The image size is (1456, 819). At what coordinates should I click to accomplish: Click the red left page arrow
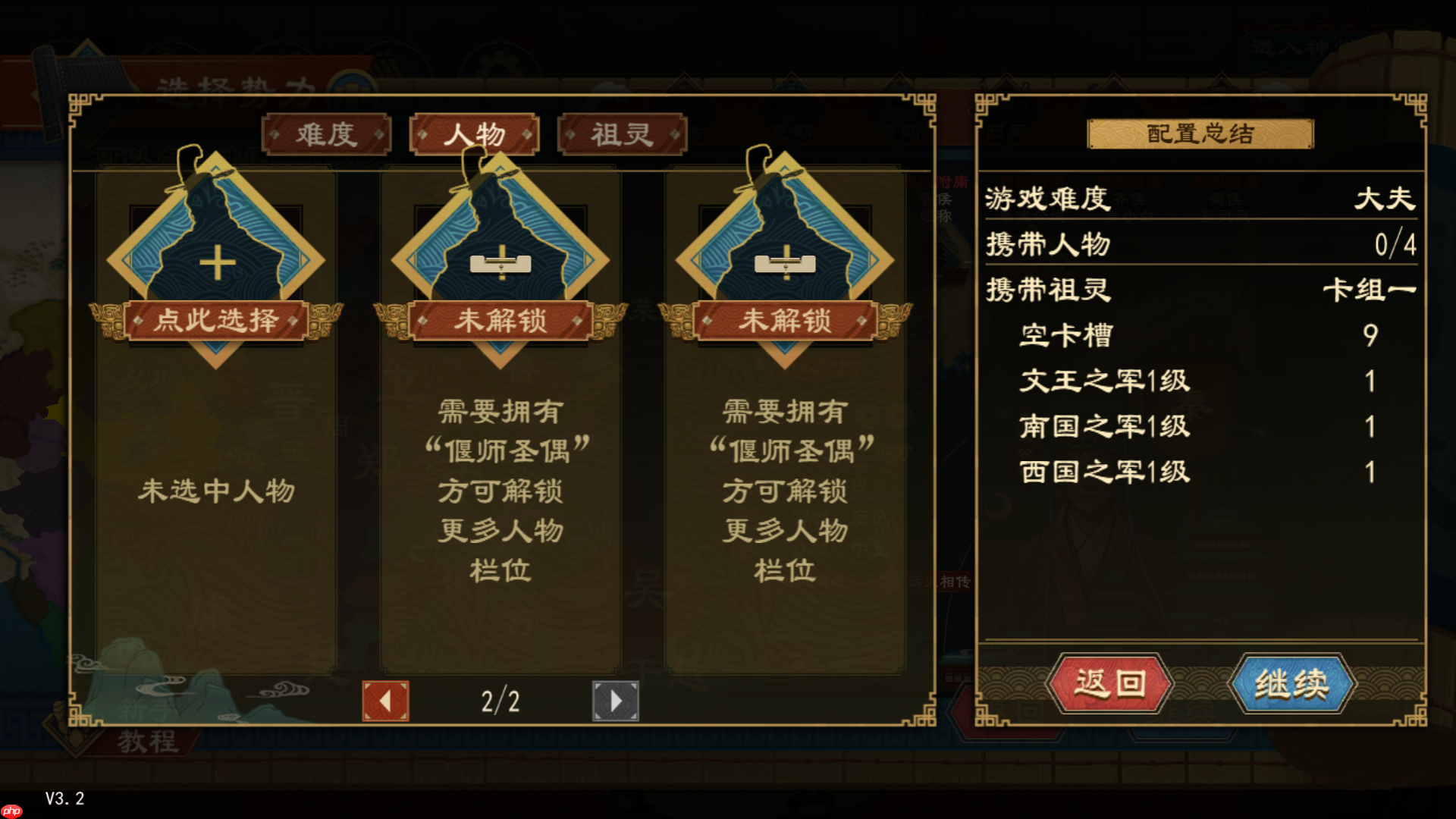click(x=385, y=701)
